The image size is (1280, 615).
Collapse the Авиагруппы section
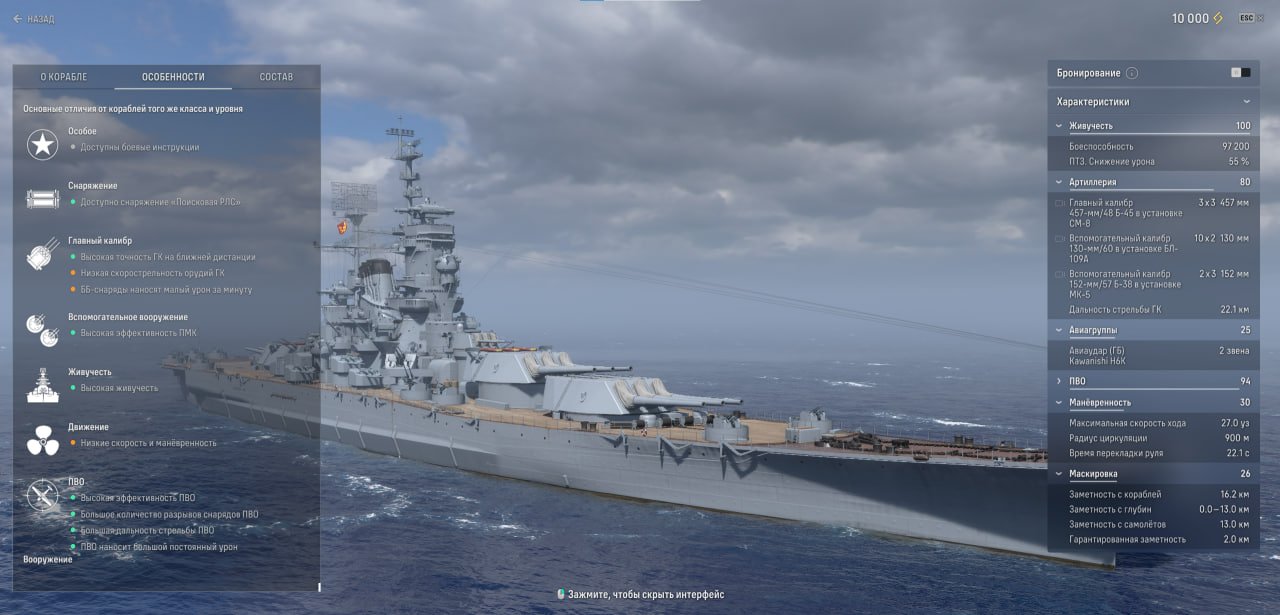(1060, 330)
